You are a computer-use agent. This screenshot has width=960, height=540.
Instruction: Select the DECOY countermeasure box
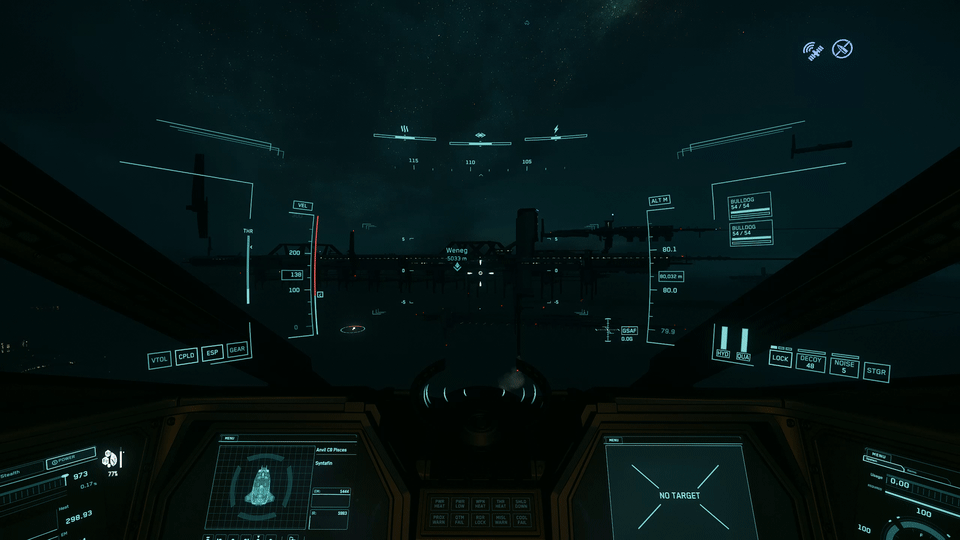pyautogui.click(x=811, y=361)
